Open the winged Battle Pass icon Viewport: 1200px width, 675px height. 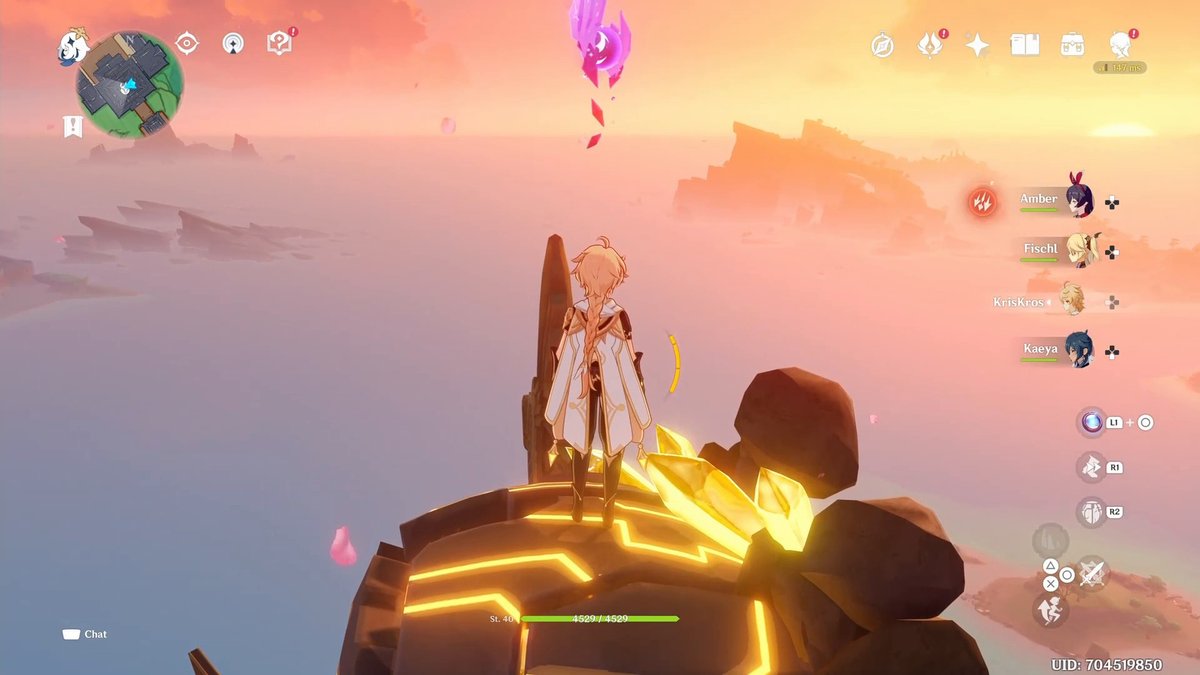tap(930, 45)
